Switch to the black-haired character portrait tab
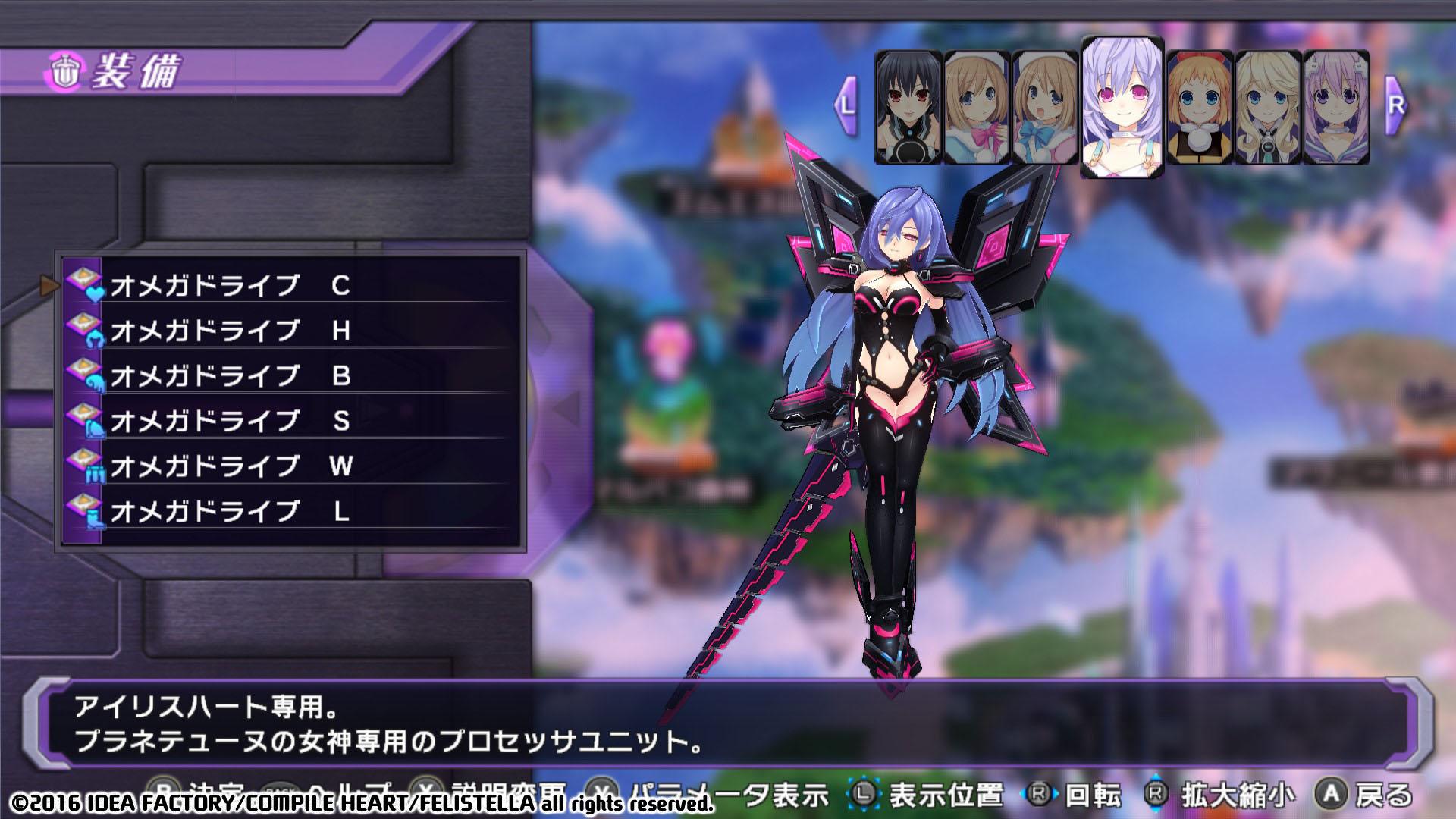 [907, 106]
